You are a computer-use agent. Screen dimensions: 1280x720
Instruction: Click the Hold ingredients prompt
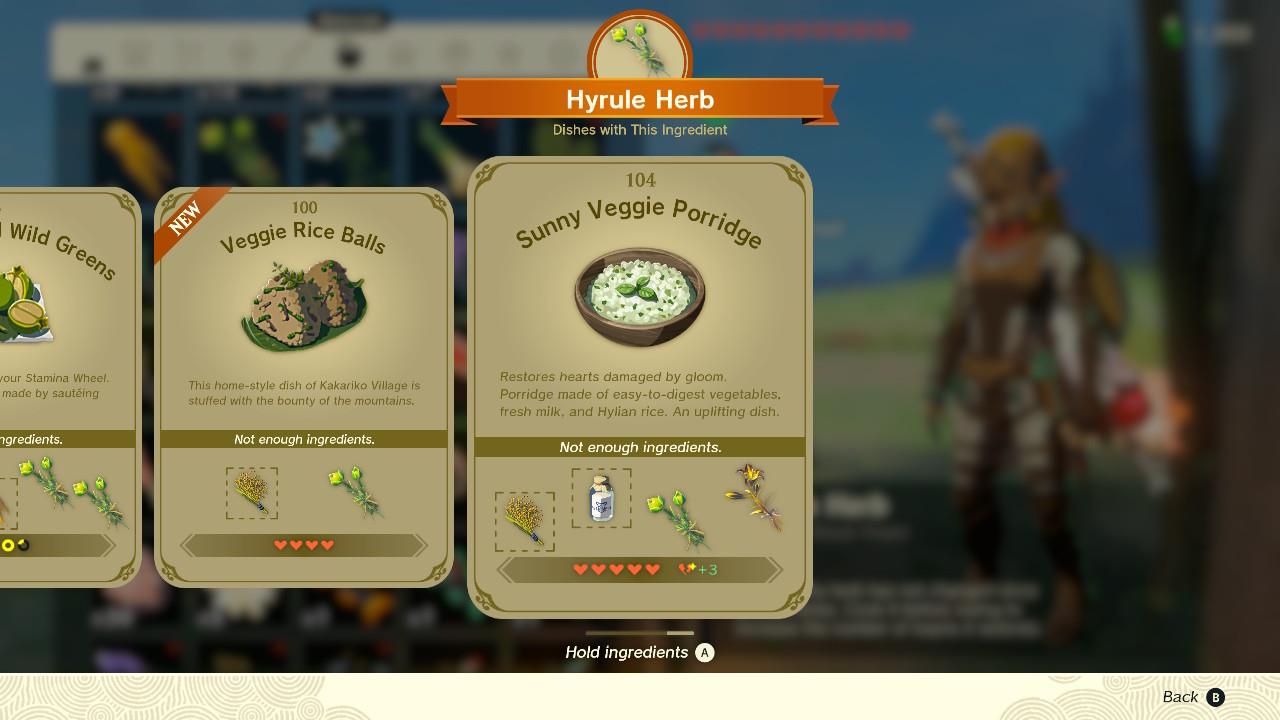(x=640, y=652)
